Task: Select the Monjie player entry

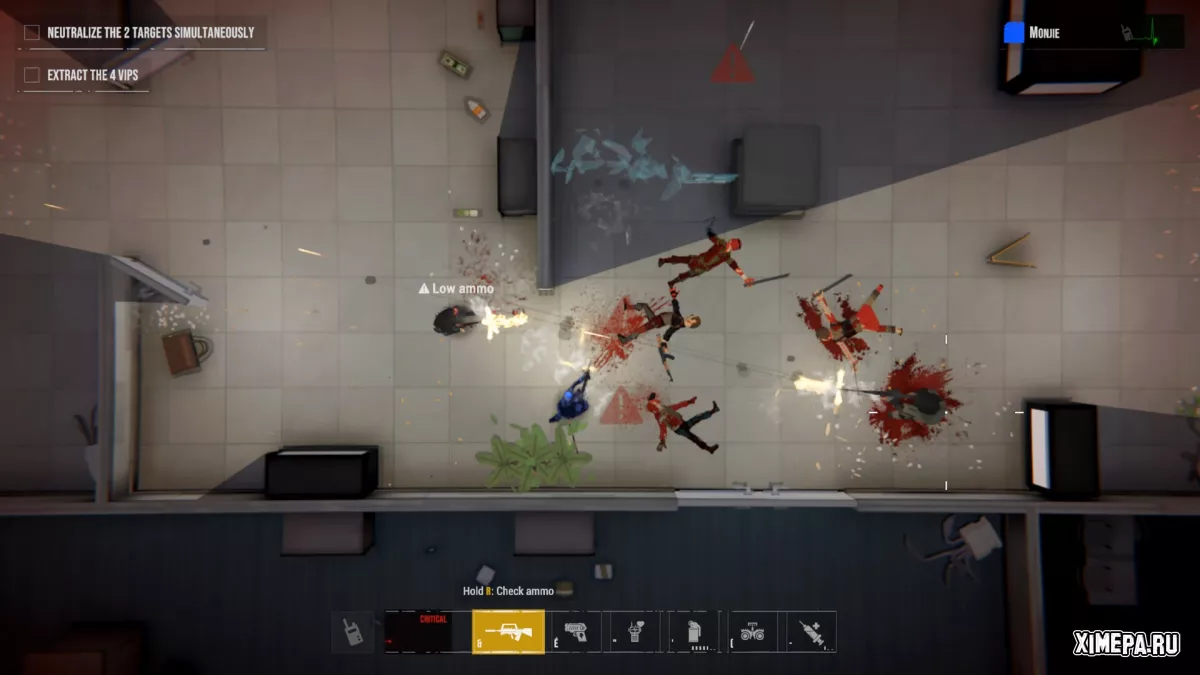Action: pos(1044,33)
